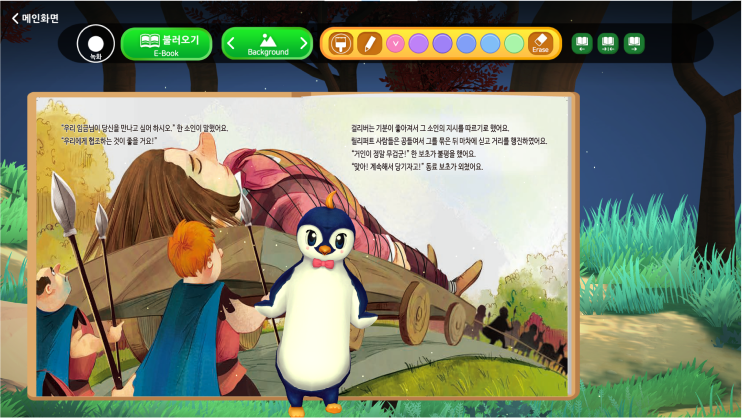Activate the Erase tool
This screenshot has height=418, width=742.
tap(541, 43)
